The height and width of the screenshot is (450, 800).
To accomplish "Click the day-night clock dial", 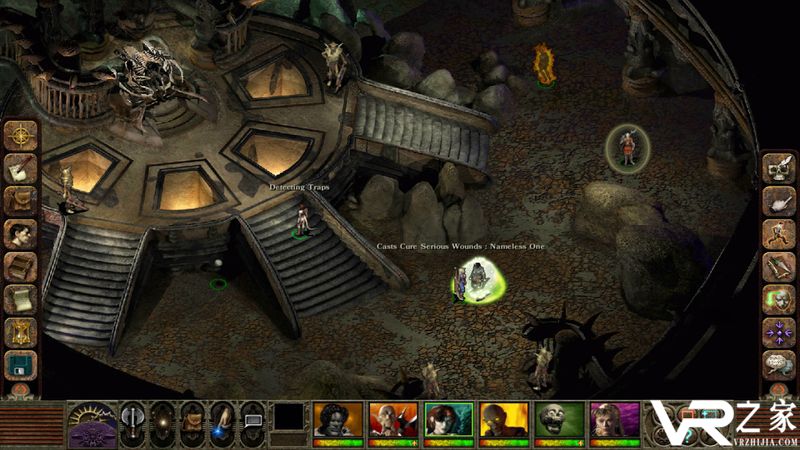I will [x=91, y=422].
